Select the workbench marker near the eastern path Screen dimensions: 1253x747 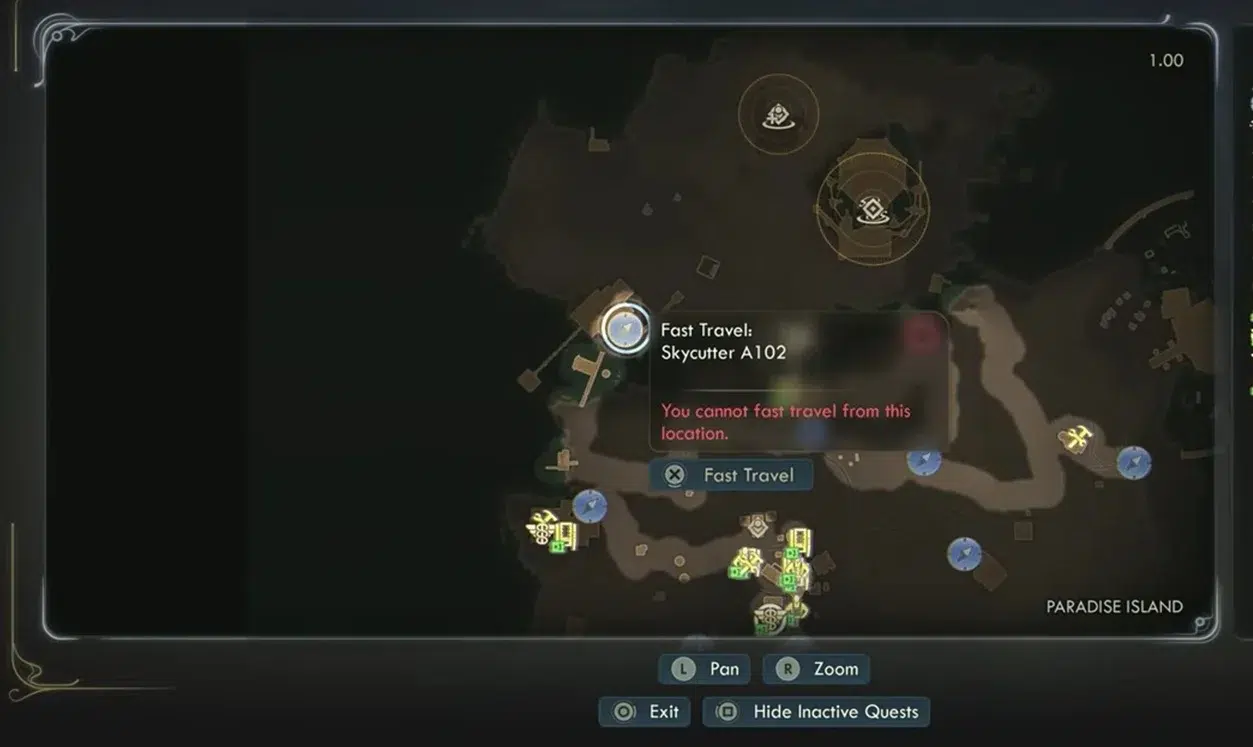[x=1076, y=437]
